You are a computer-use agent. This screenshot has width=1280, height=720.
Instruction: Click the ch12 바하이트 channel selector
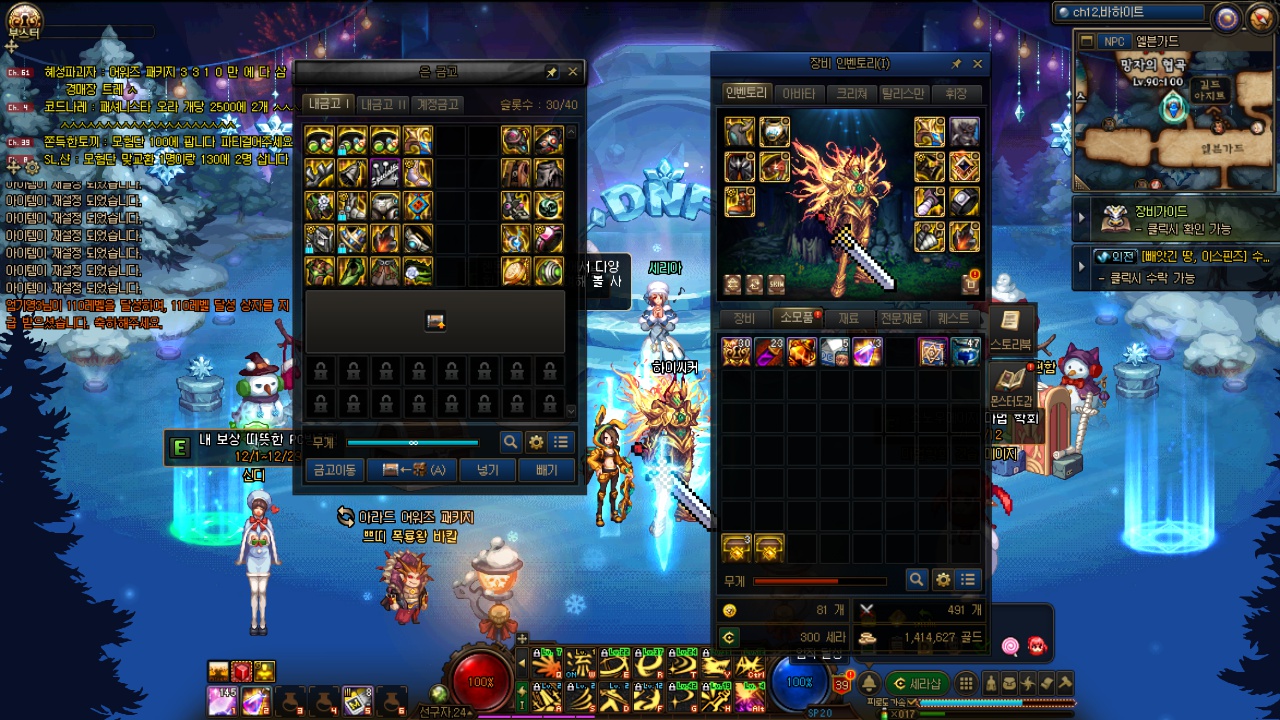coord(1130,13)
